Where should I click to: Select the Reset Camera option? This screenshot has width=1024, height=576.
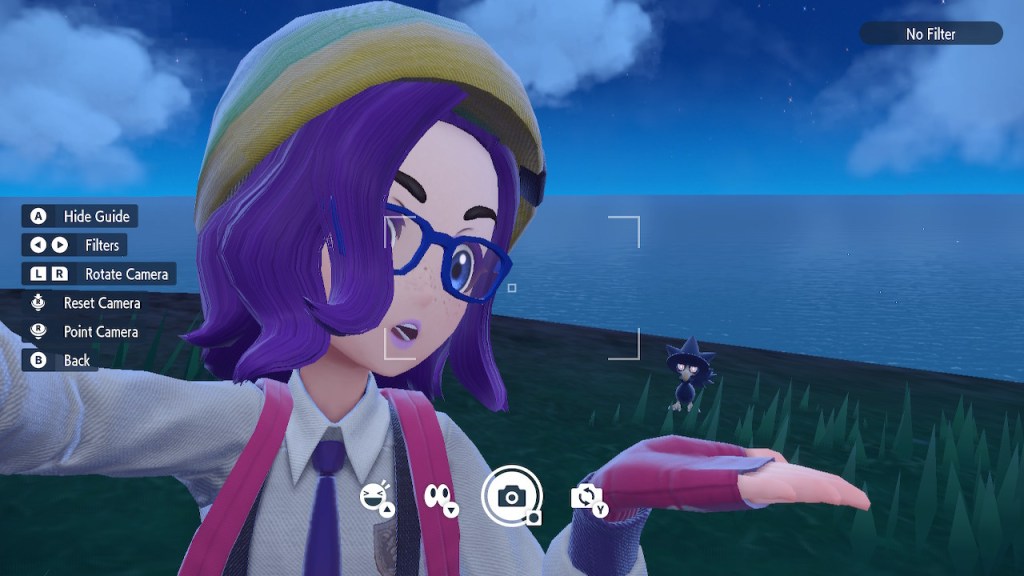tap(85, 303)
